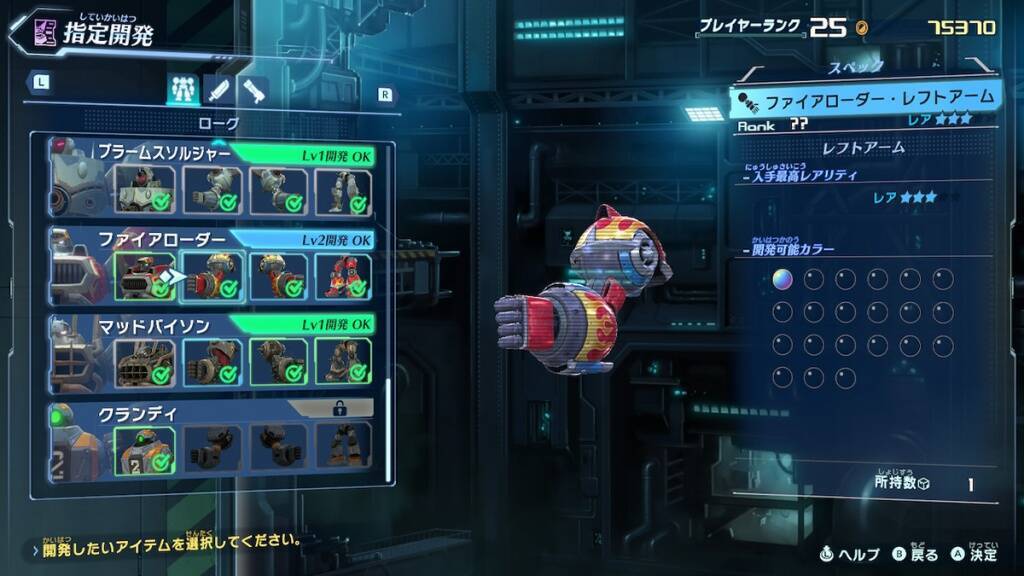Select the rainbow color swatch

click(782, 279)
